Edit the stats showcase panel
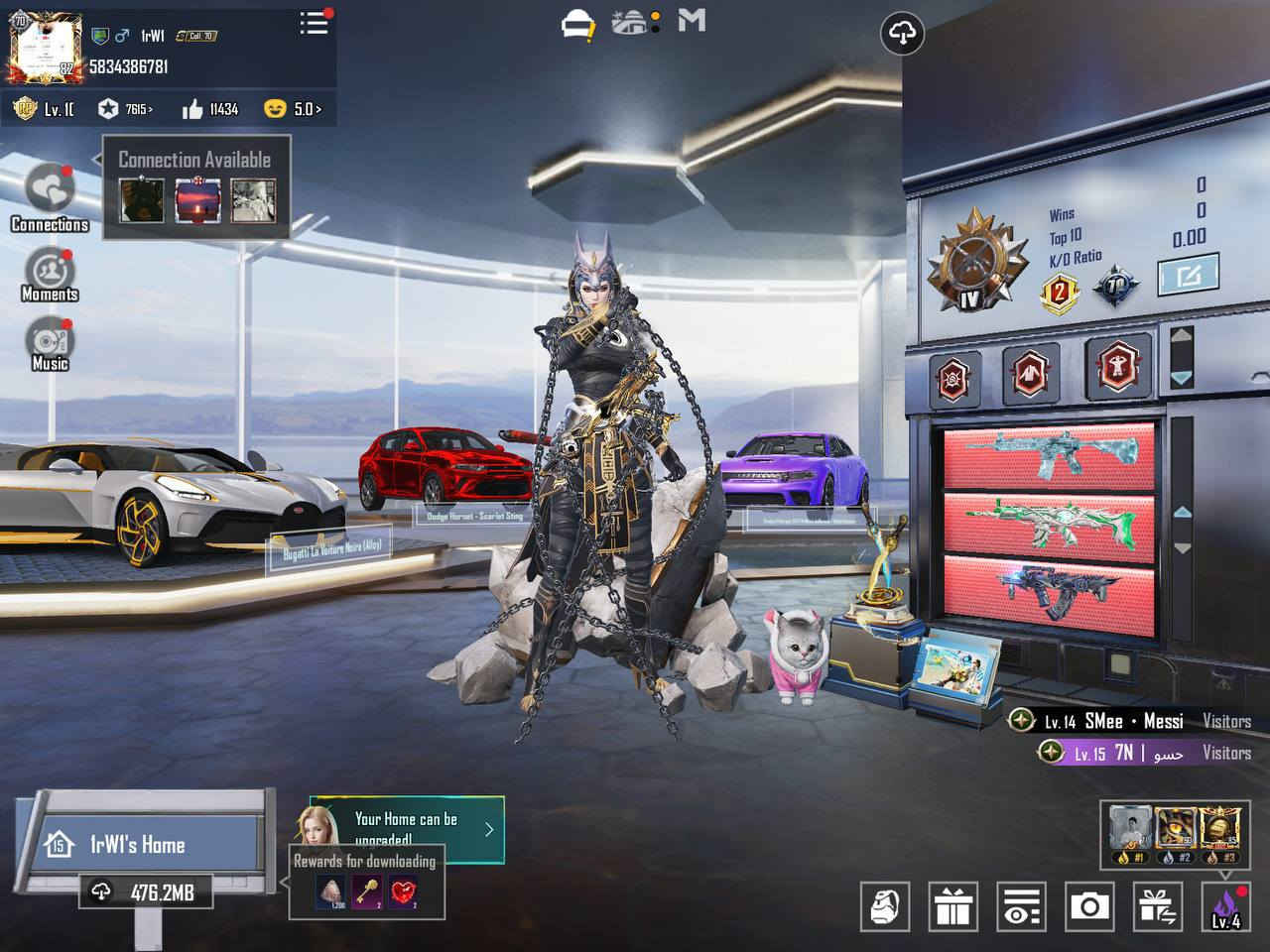Viewport: 1270px width, 952px height. 1188,277
